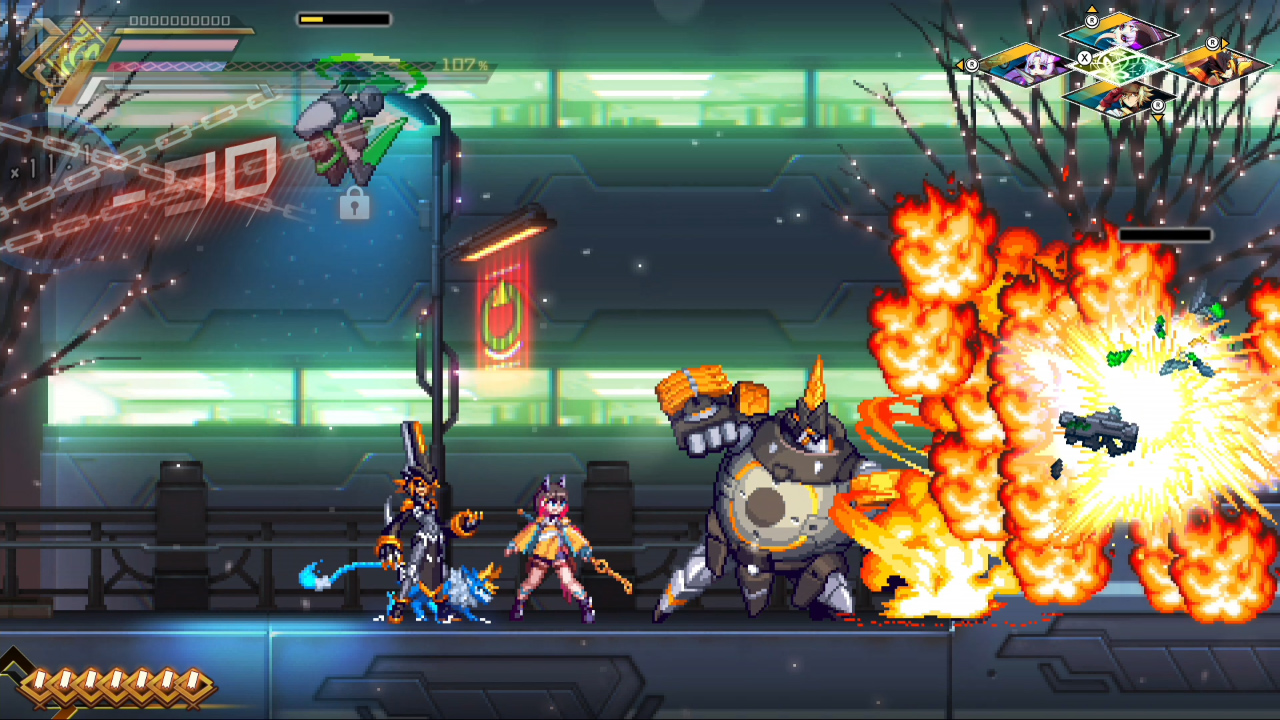Viewport: 1280px width, 720px height.
Task: Toggle the R prompt beside the left portrait
Action: (x=972, y=64)
